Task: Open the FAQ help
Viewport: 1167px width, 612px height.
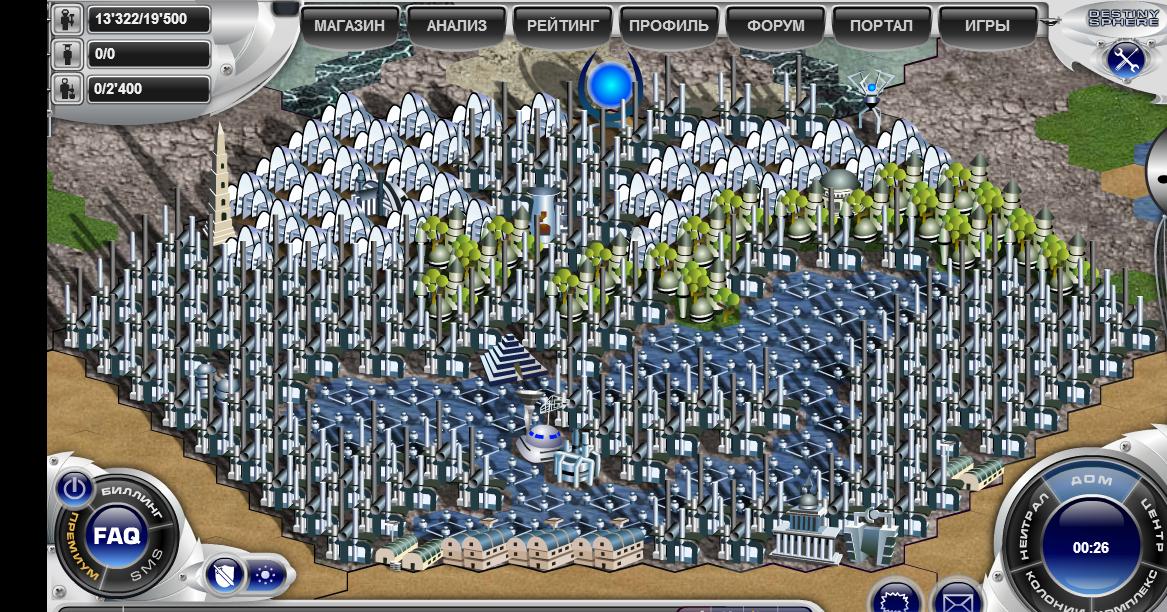Action: (114, 535)
